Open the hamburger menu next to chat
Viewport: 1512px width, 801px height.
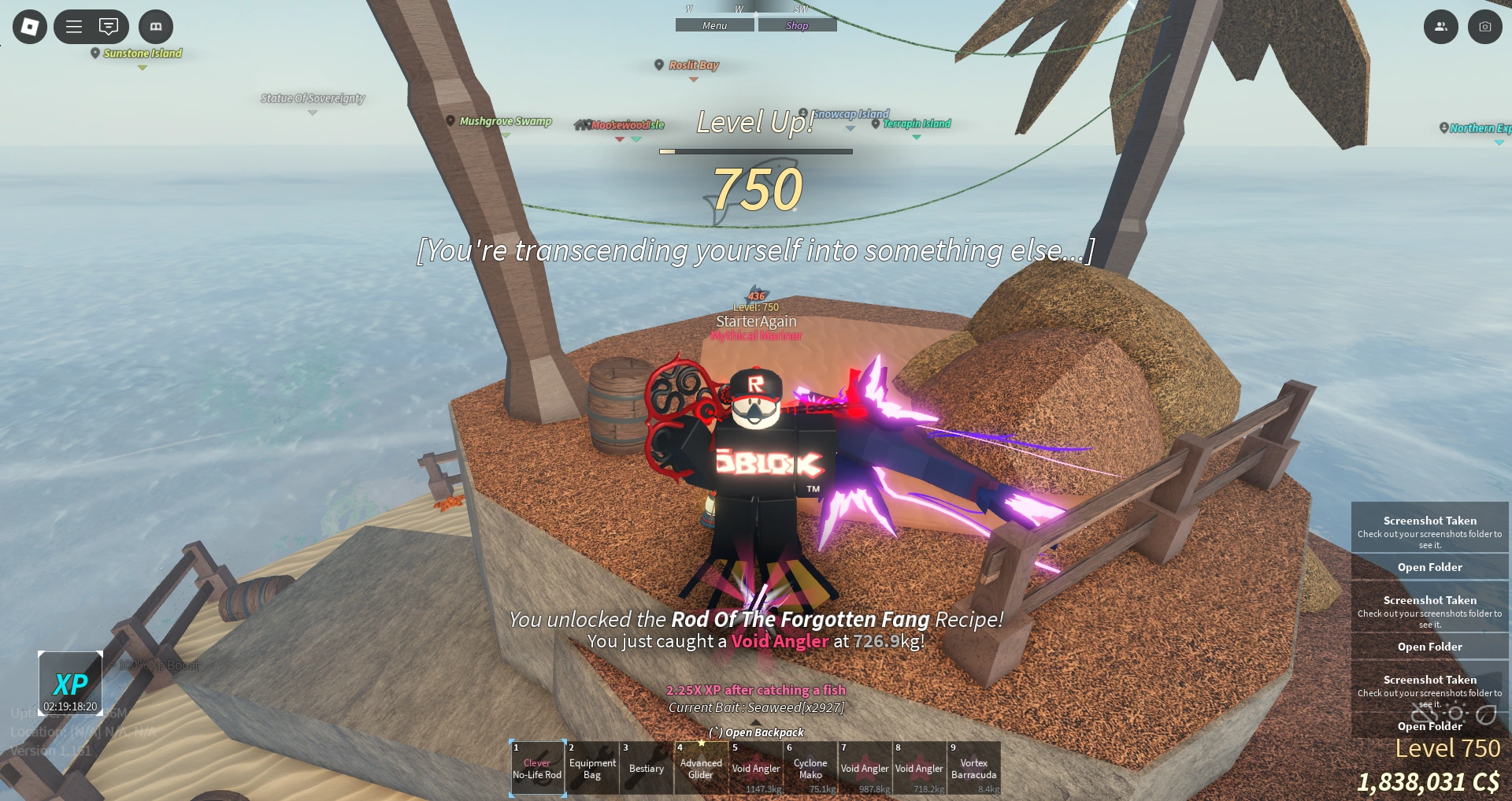(72, 26)
